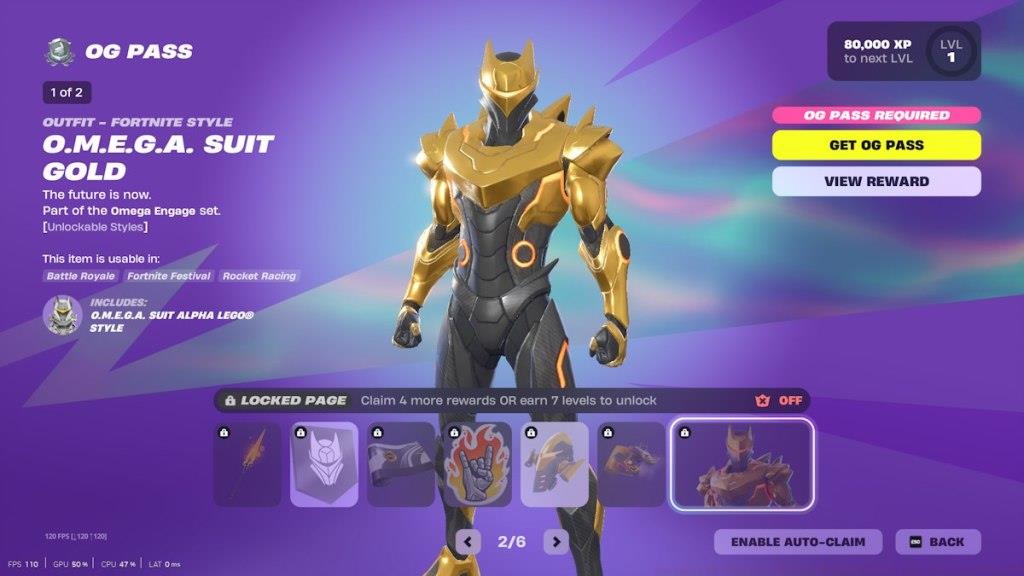
Task: Select the gold Omega outfit reward tile
Action: coord(741,464)
